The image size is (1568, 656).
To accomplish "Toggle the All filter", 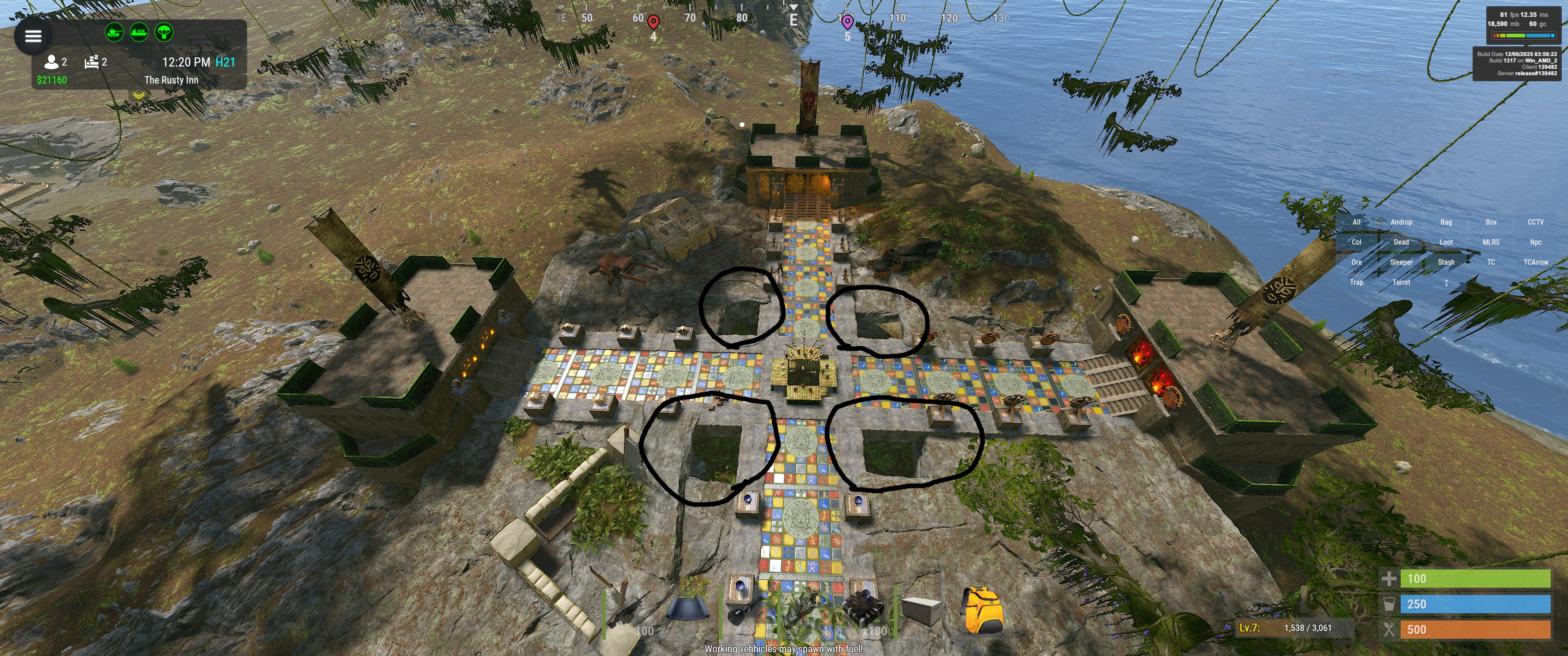I will pyautogui.click(x=1356, y=222).
